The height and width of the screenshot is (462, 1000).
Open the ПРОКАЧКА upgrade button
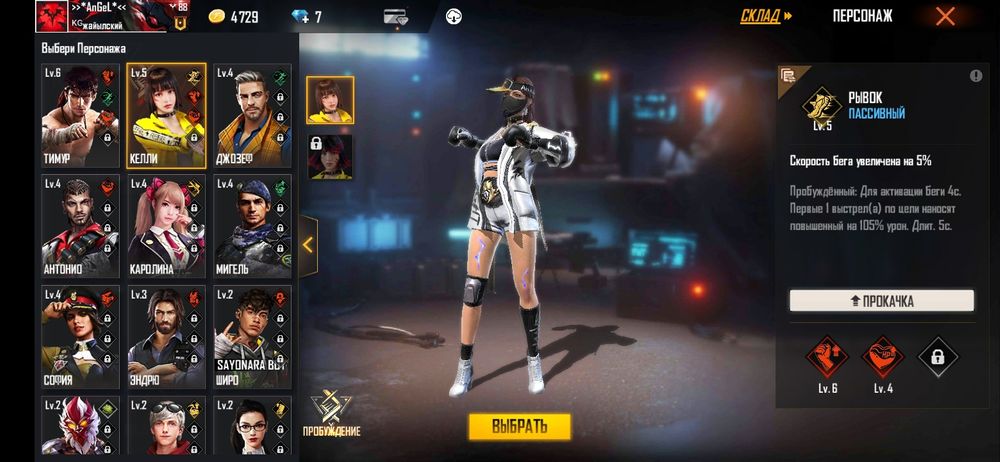881,301
